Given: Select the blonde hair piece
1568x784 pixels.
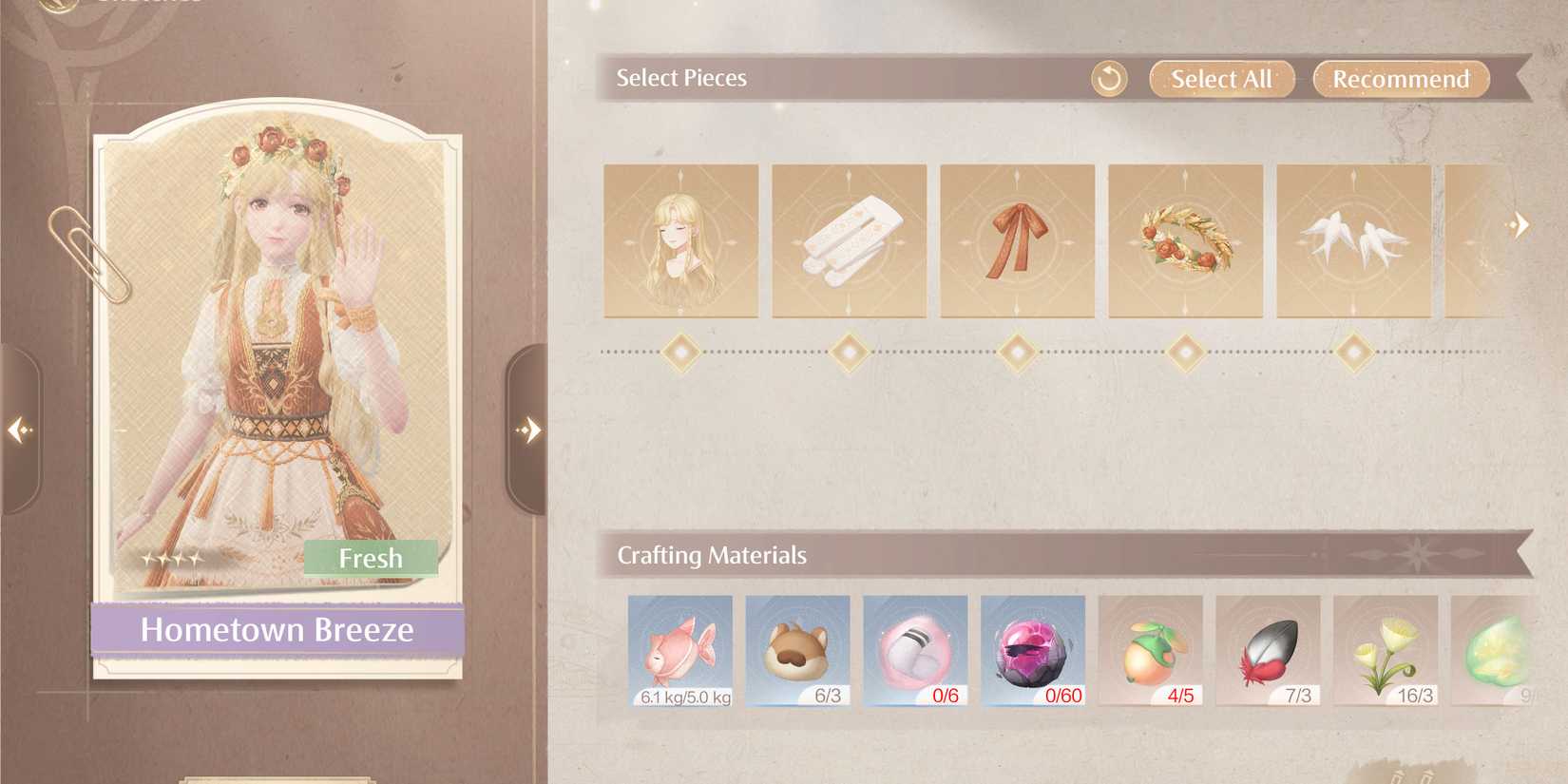Looking at the screenshot, I should (x=679, y=242).
